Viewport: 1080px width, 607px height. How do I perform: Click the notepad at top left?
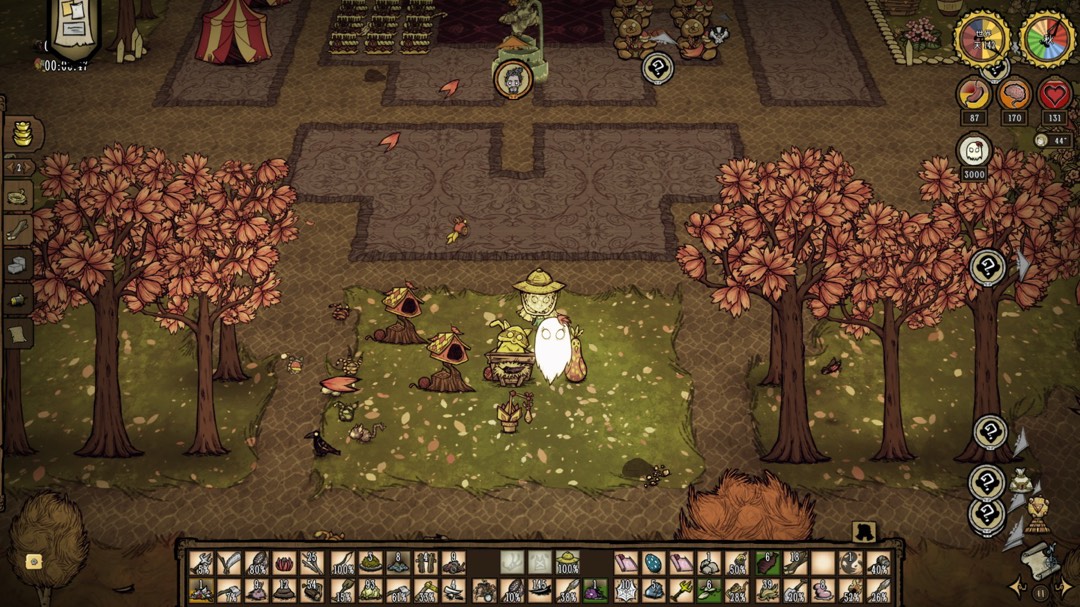pyautogui.click(x=74, y=25)
